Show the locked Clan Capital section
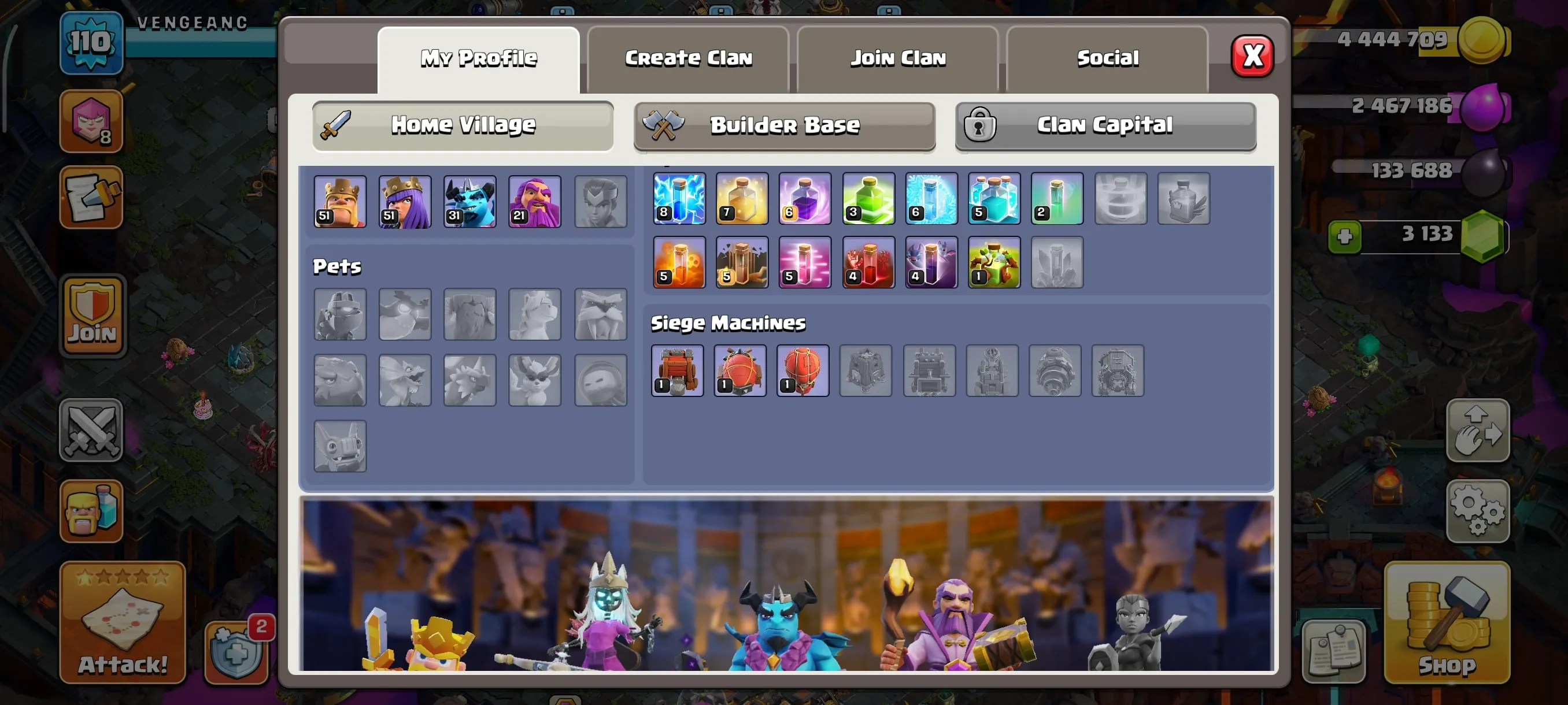This screenshot has height=705, width=1568. 1104,125
